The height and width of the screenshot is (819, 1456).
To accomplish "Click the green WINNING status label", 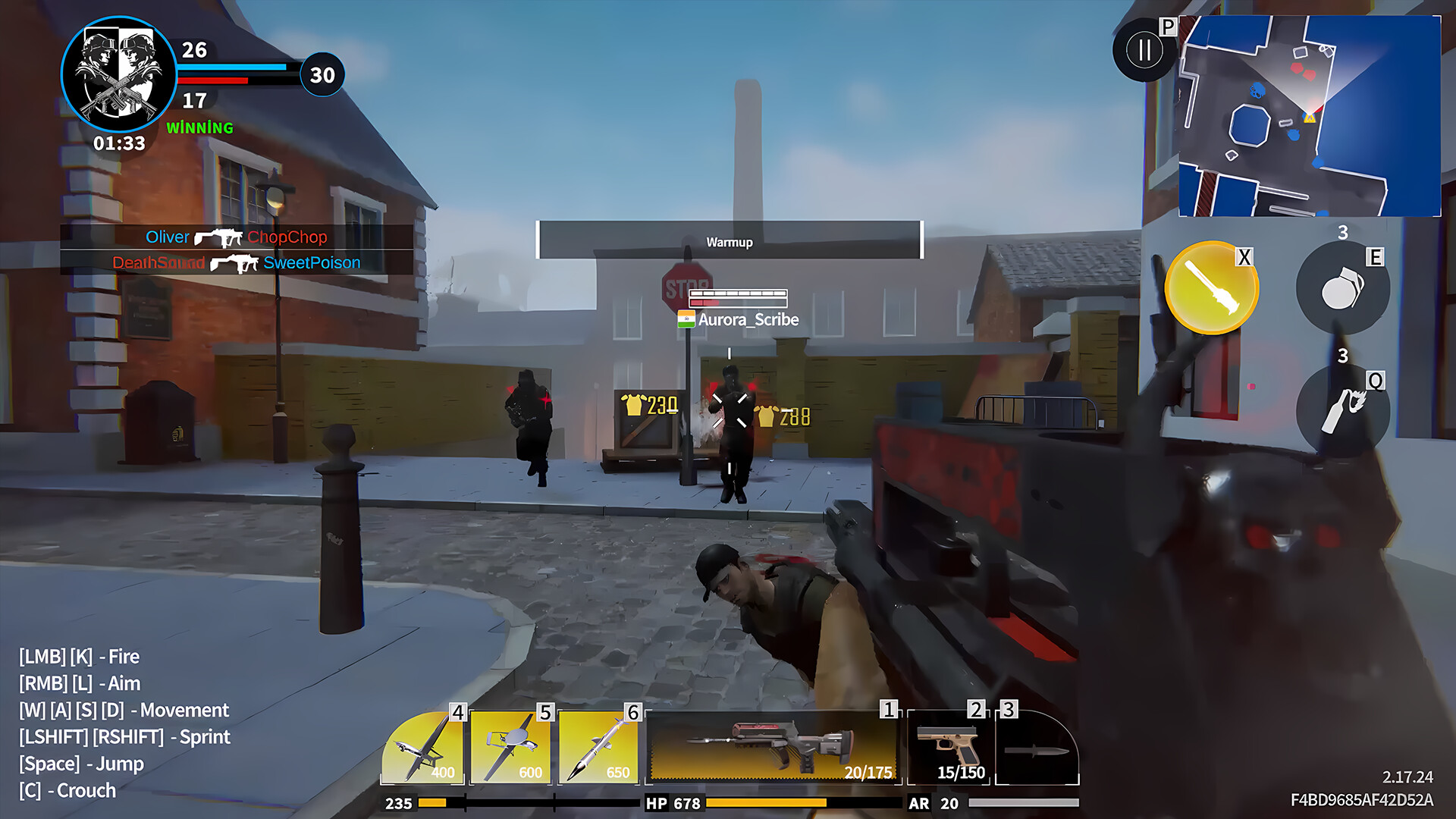I will point(200,129).
